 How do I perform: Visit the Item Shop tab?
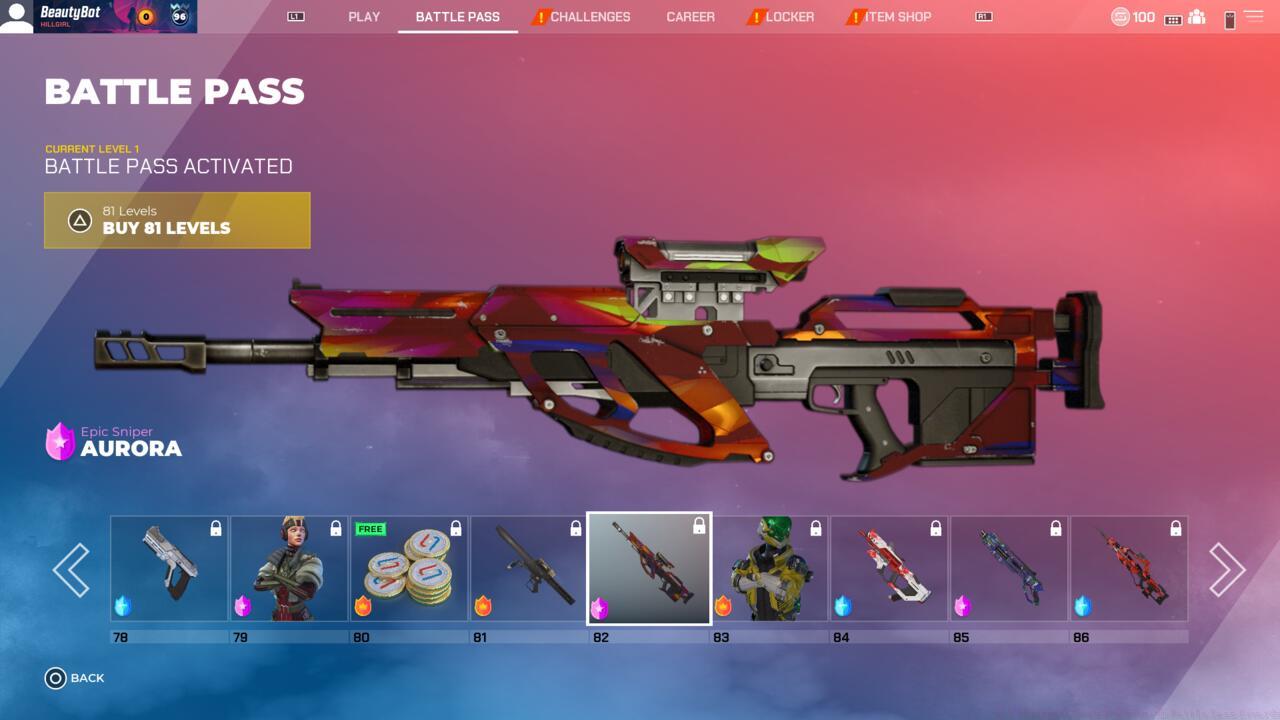pos(897,17)
